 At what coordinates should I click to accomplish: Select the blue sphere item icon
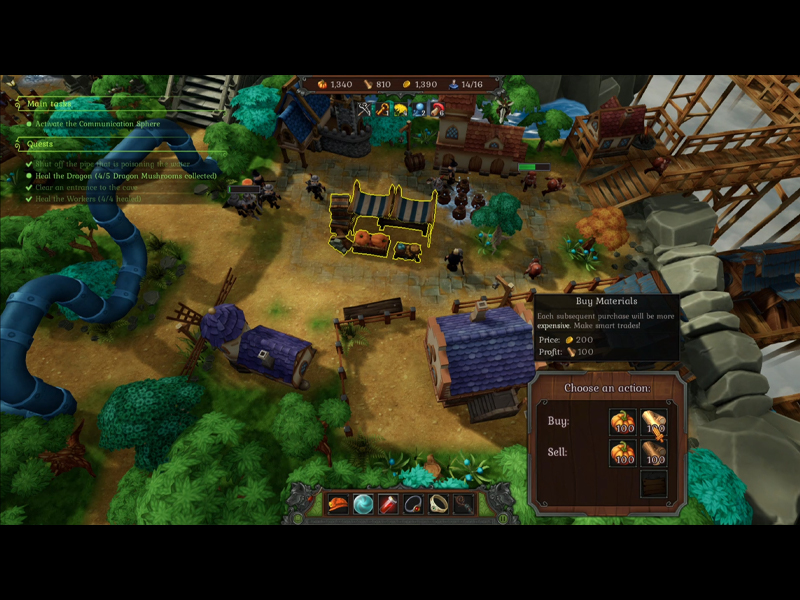click(419, 108)
